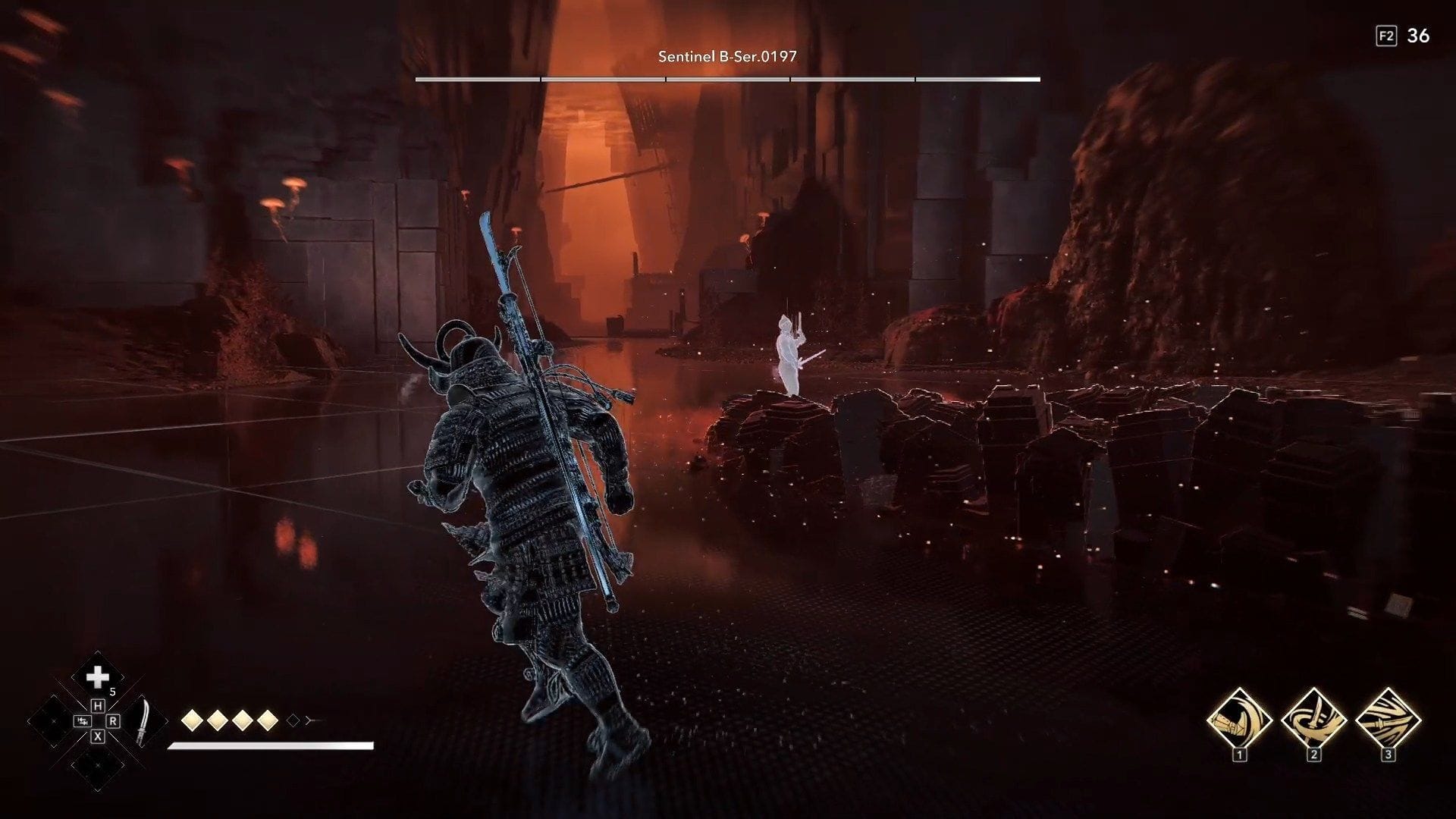Click the weapon swap icon left of the D-pad
1456x819 pixels.
click(82, 721)
